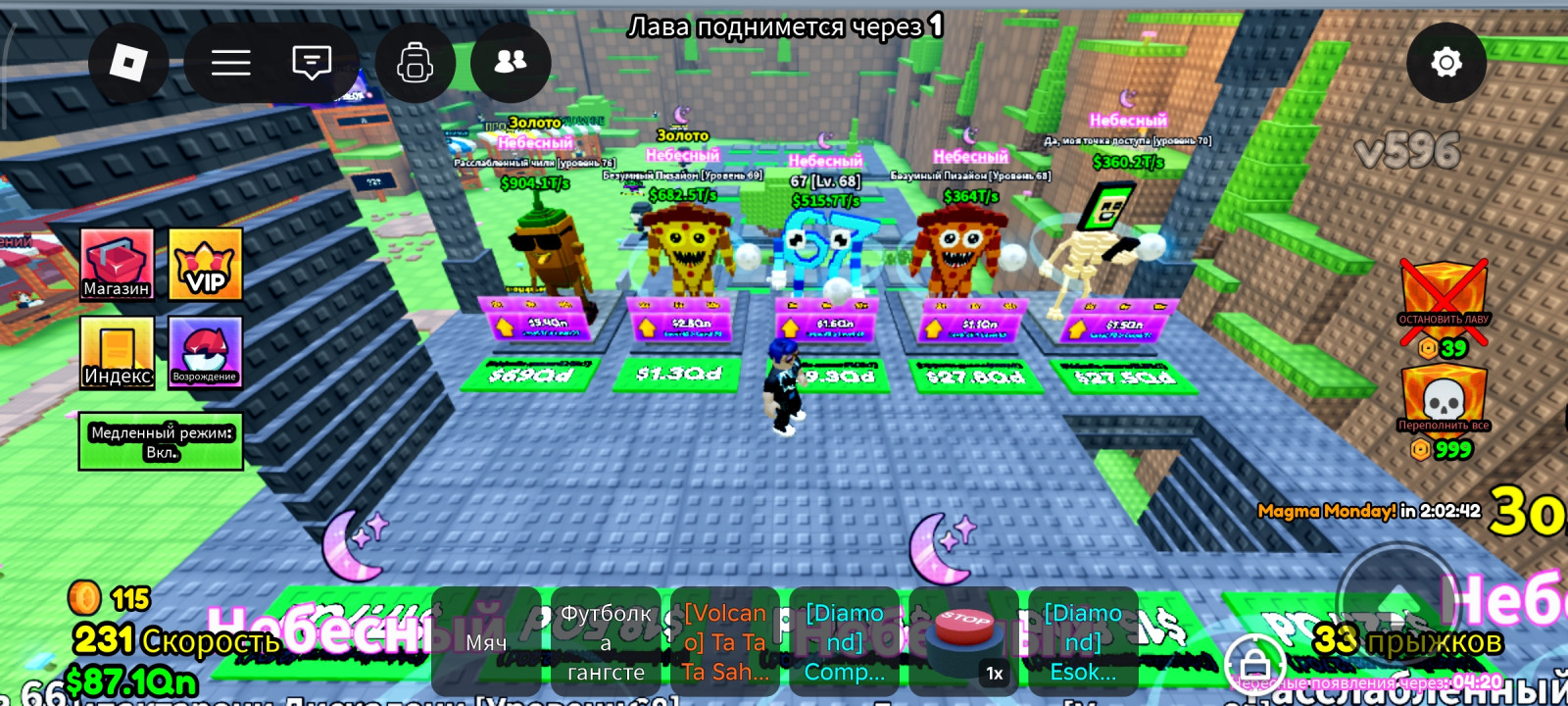Screen dimensions: 1568x706
Task: Toggle Медленный режим slow mode
Action: point(161,441)
